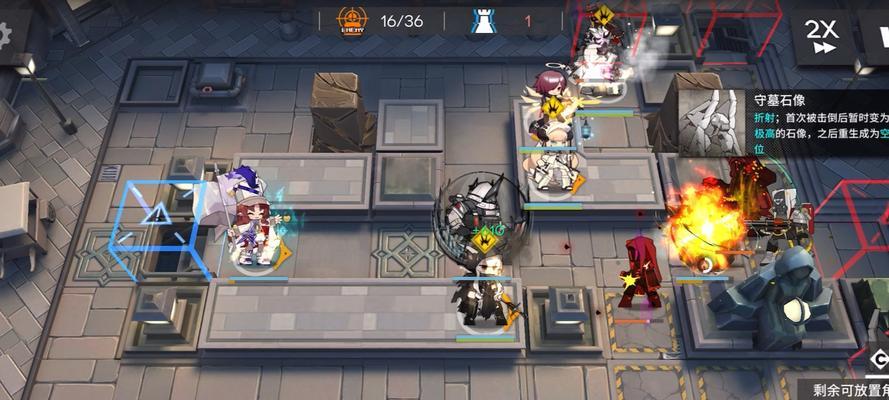Toggle the 2X game speed button
This screenshot has width=889, height=400.
823,37
